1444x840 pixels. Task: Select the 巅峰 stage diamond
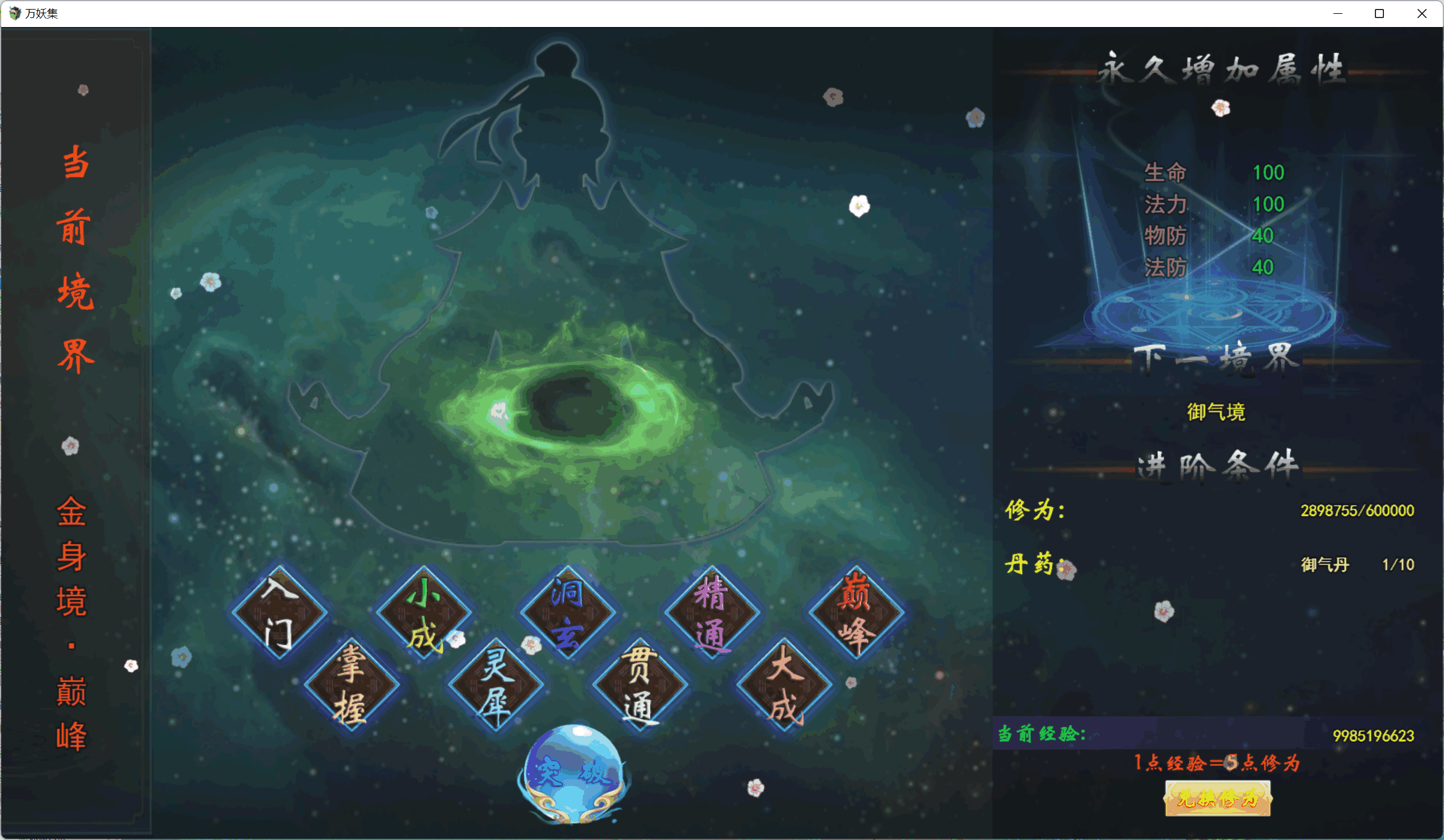[856, 612]
